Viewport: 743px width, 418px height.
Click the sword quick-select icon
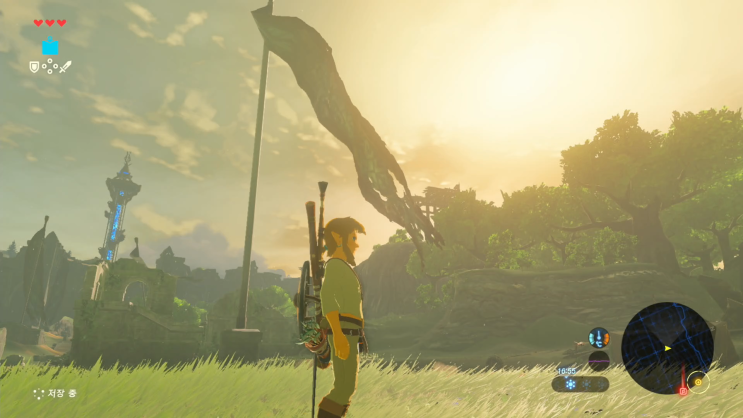66,67
